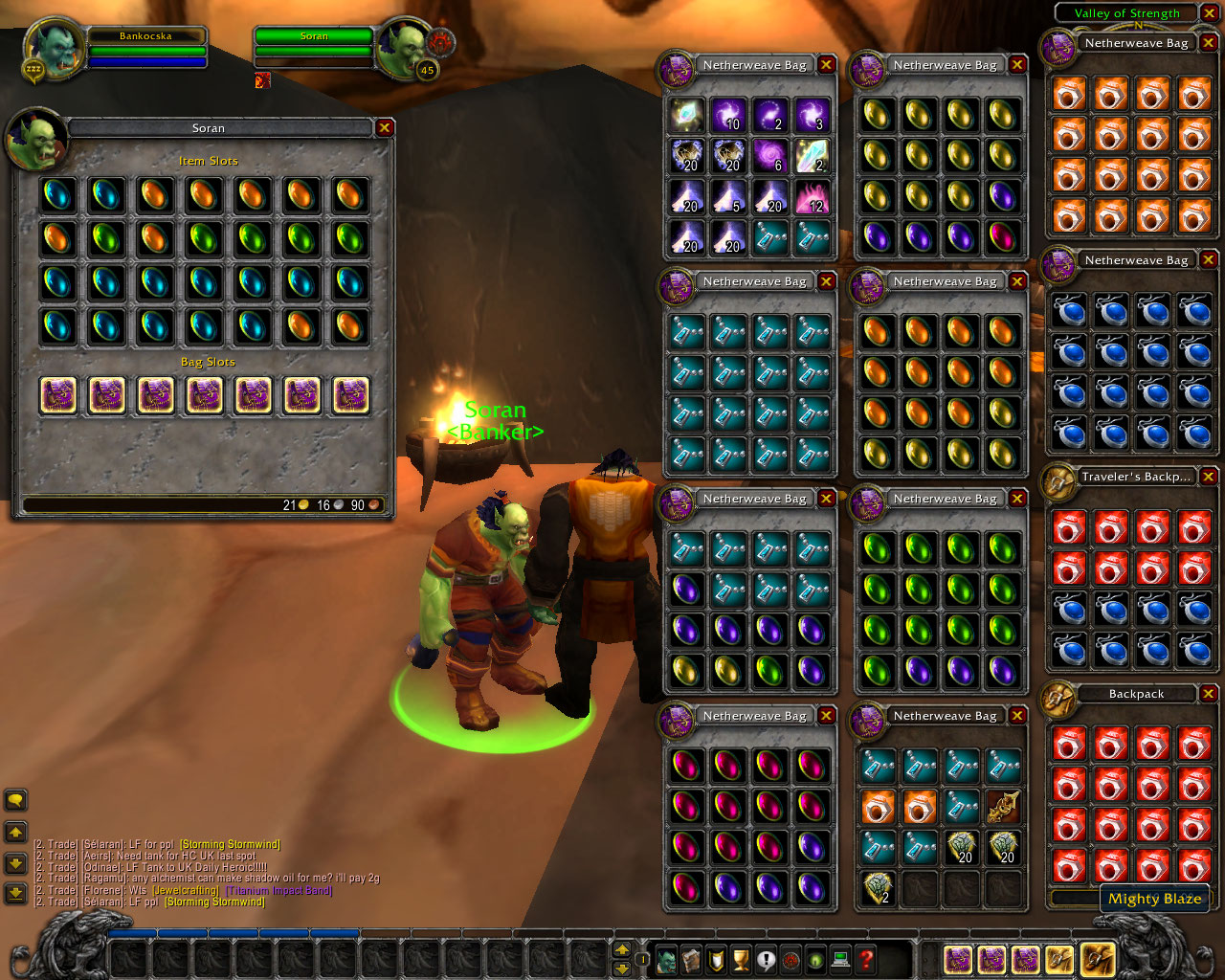Toggle the main backpack bag bar icon
The height and width of the screenshot is (980, 1225).
1097,958
